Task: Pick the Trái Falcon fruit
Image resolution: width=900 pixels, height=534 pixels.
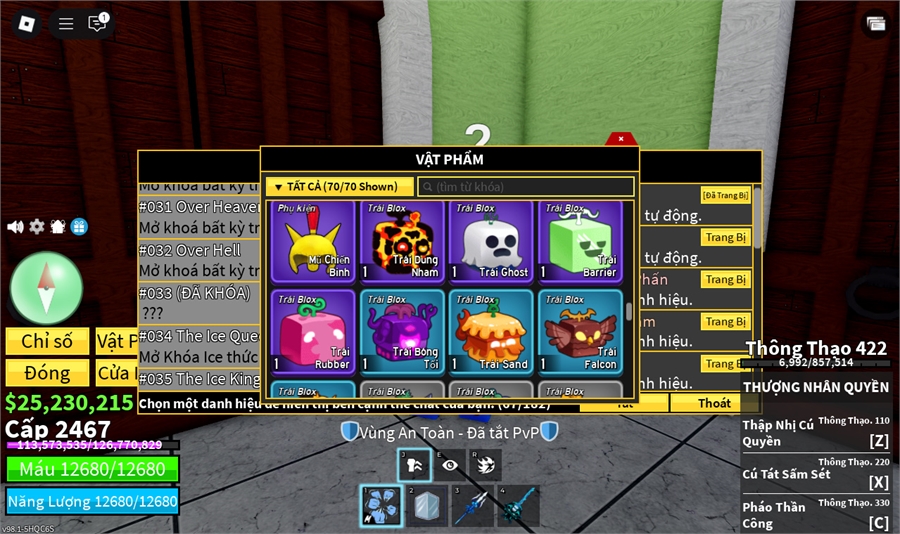Action: click(580, 332)
